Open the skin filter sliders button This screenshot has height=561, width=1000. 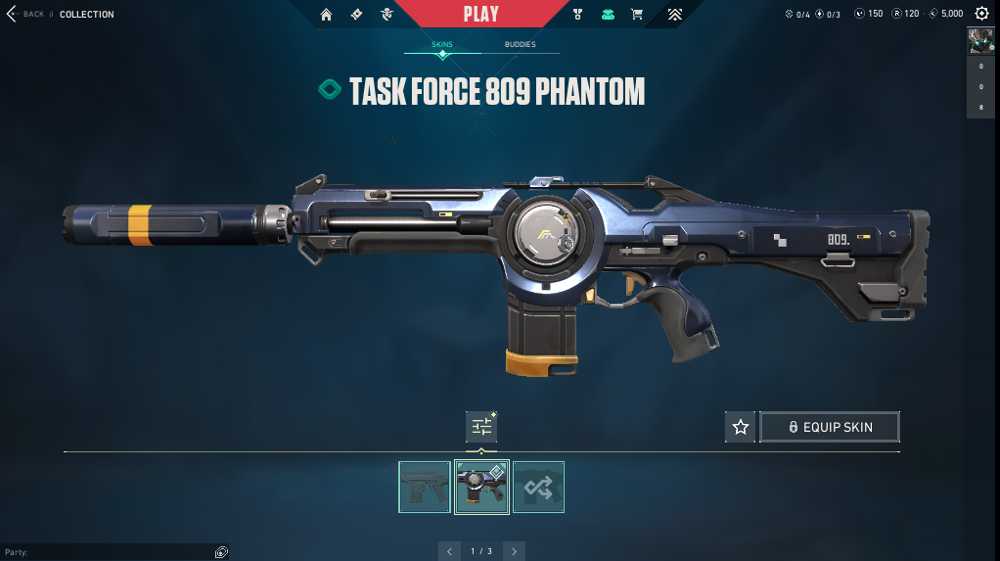(482, 427)
